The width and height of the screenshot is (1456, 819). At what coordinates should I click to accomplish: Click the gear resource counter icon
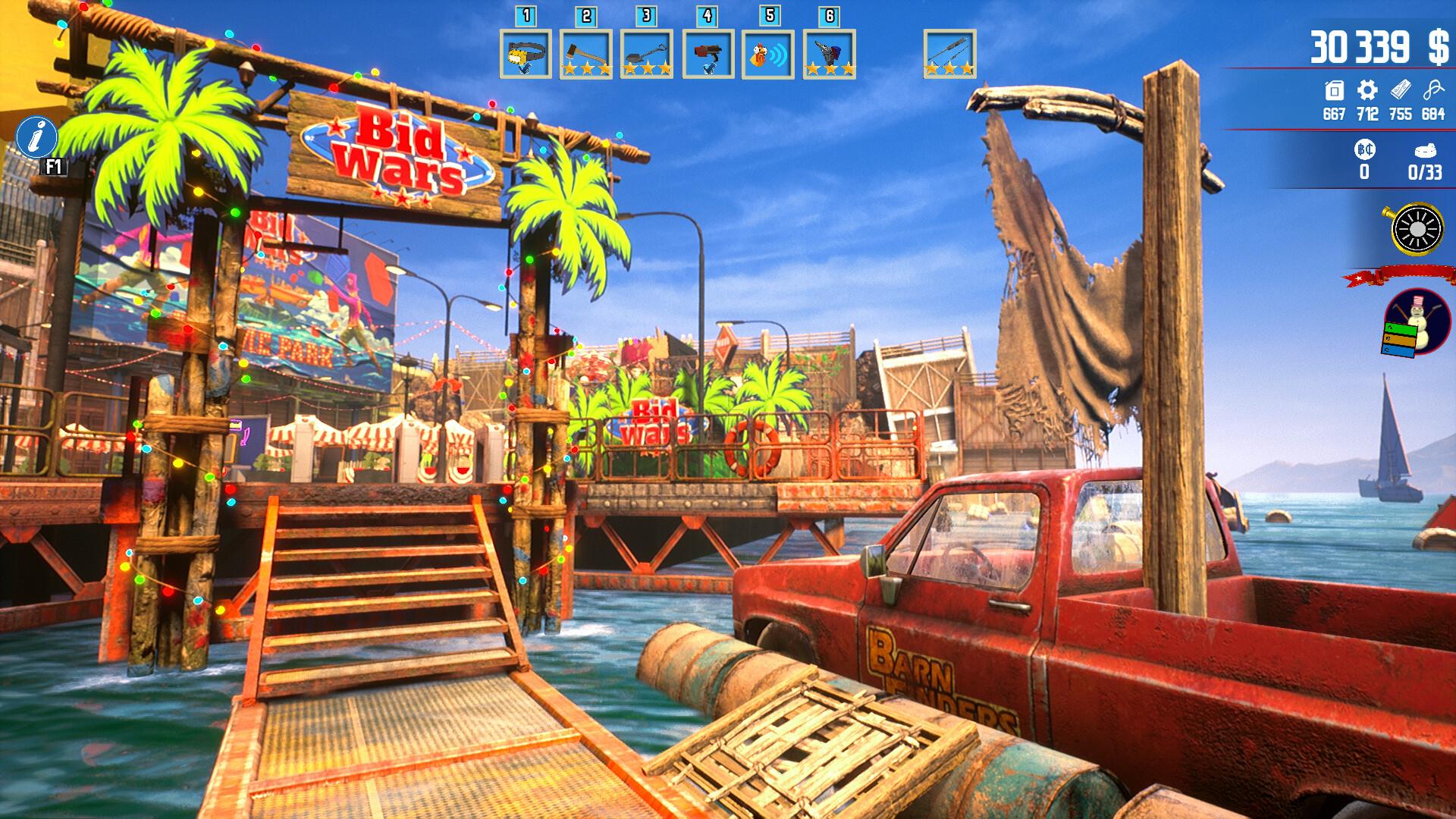point(1366,89)
